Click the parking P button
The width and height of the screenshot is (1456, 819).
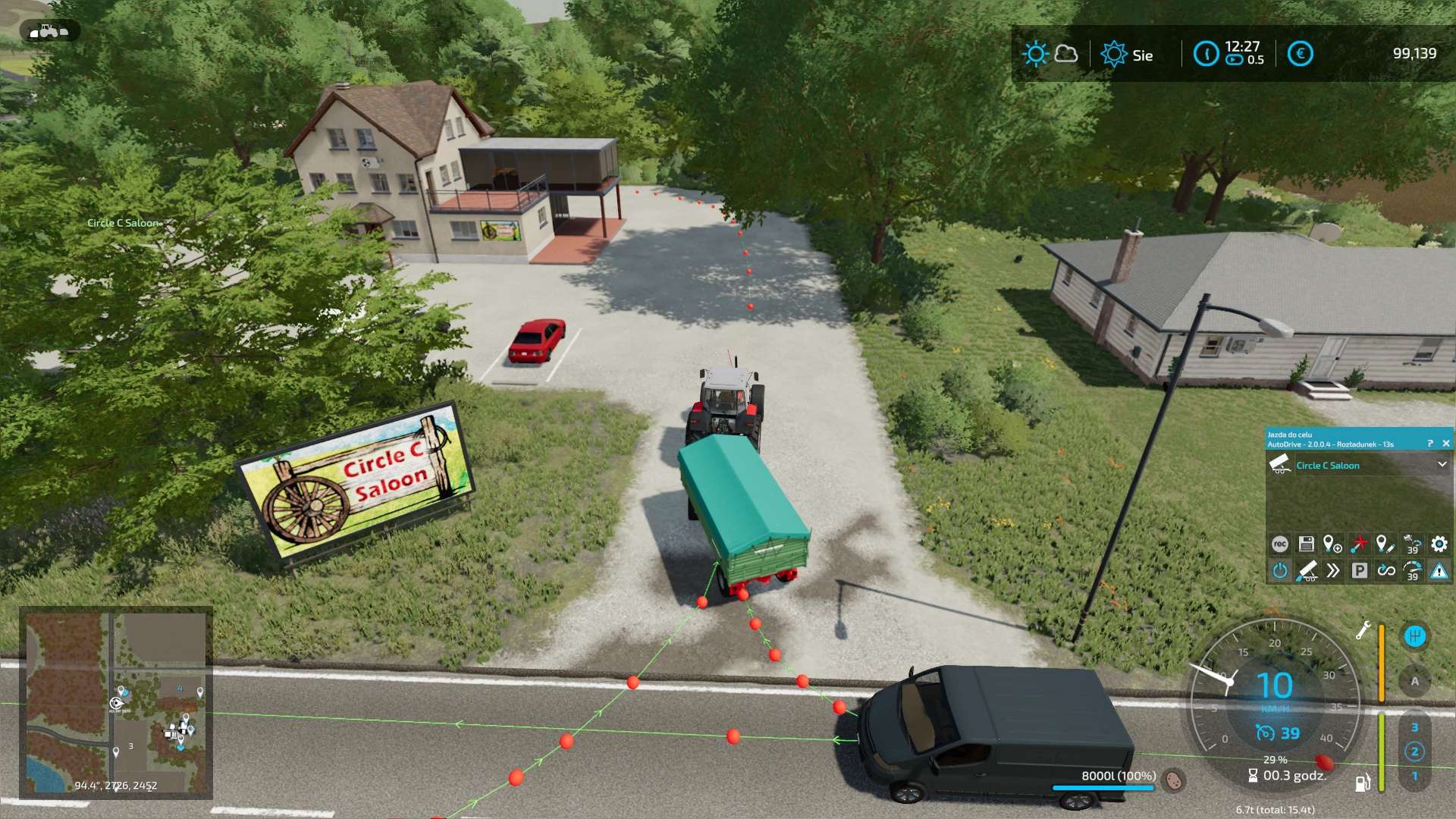coord(1360,570)
